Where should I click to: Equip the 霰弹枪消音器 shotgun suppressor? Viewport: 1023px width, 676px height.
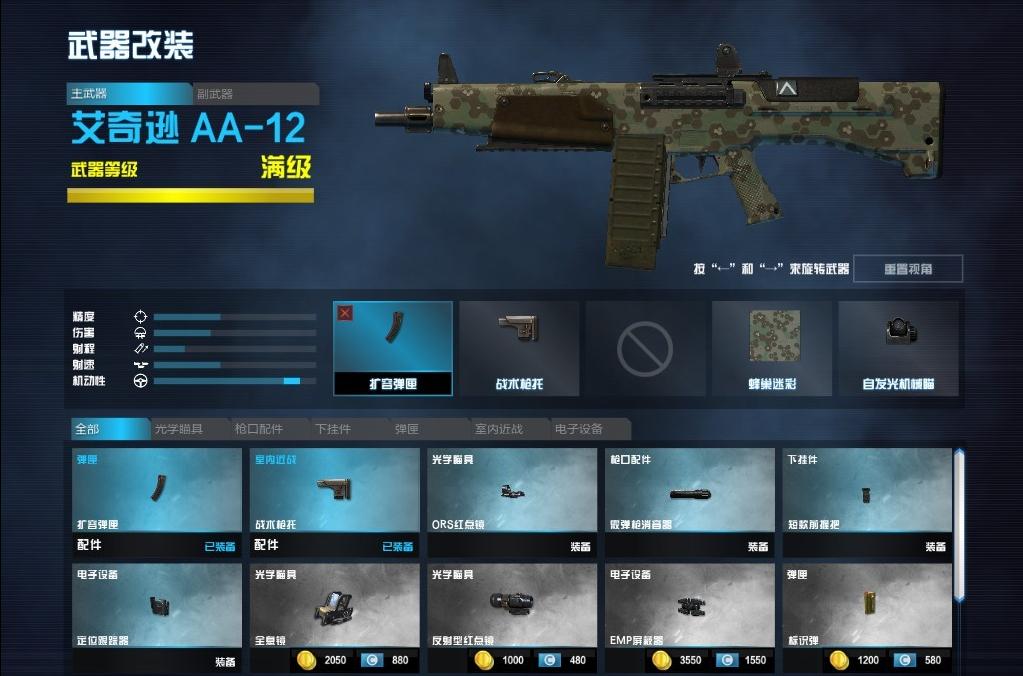[x=757, y=547]
